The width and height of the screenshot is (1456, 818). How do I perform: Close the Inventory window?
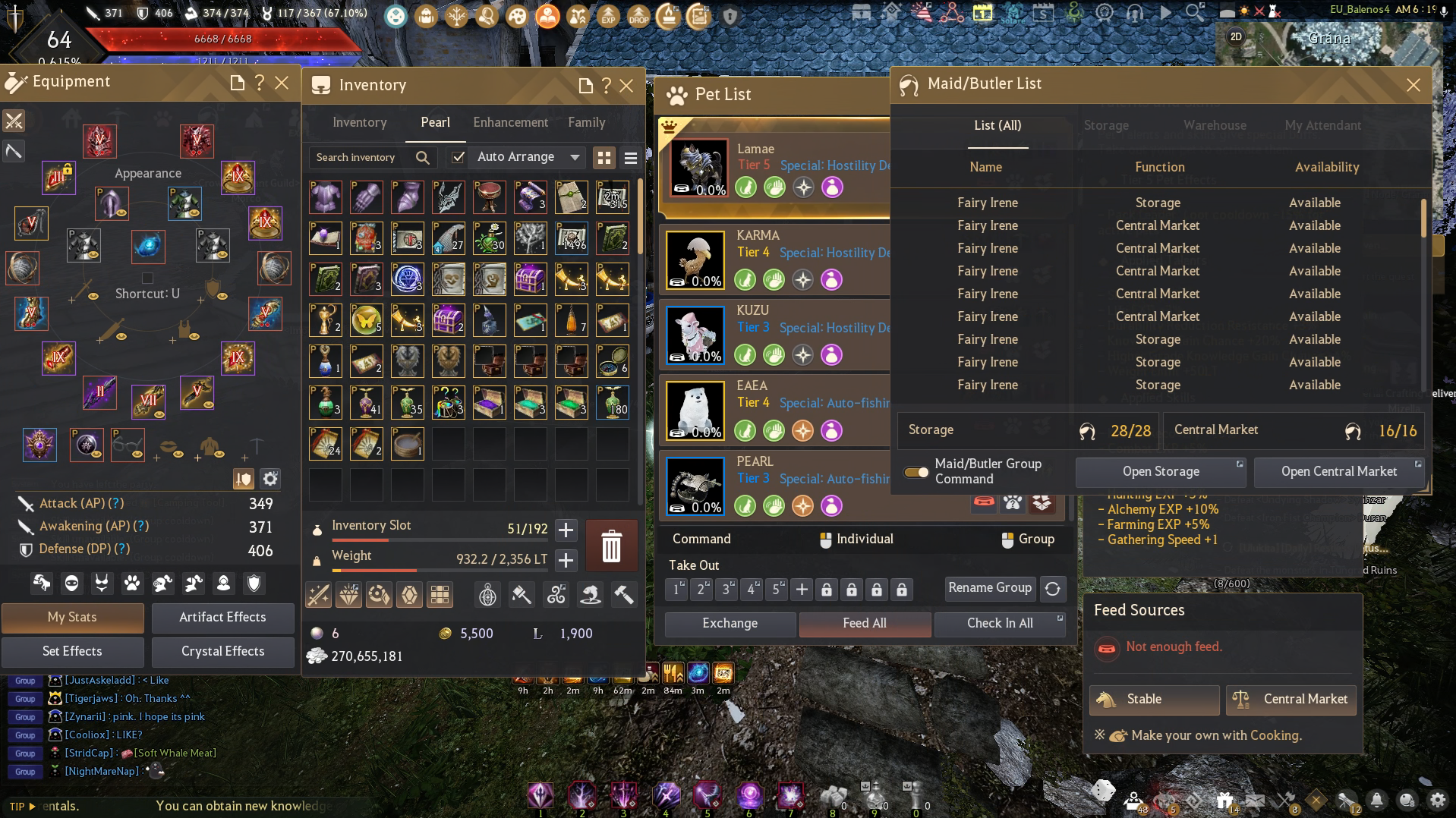click(626, 86)
